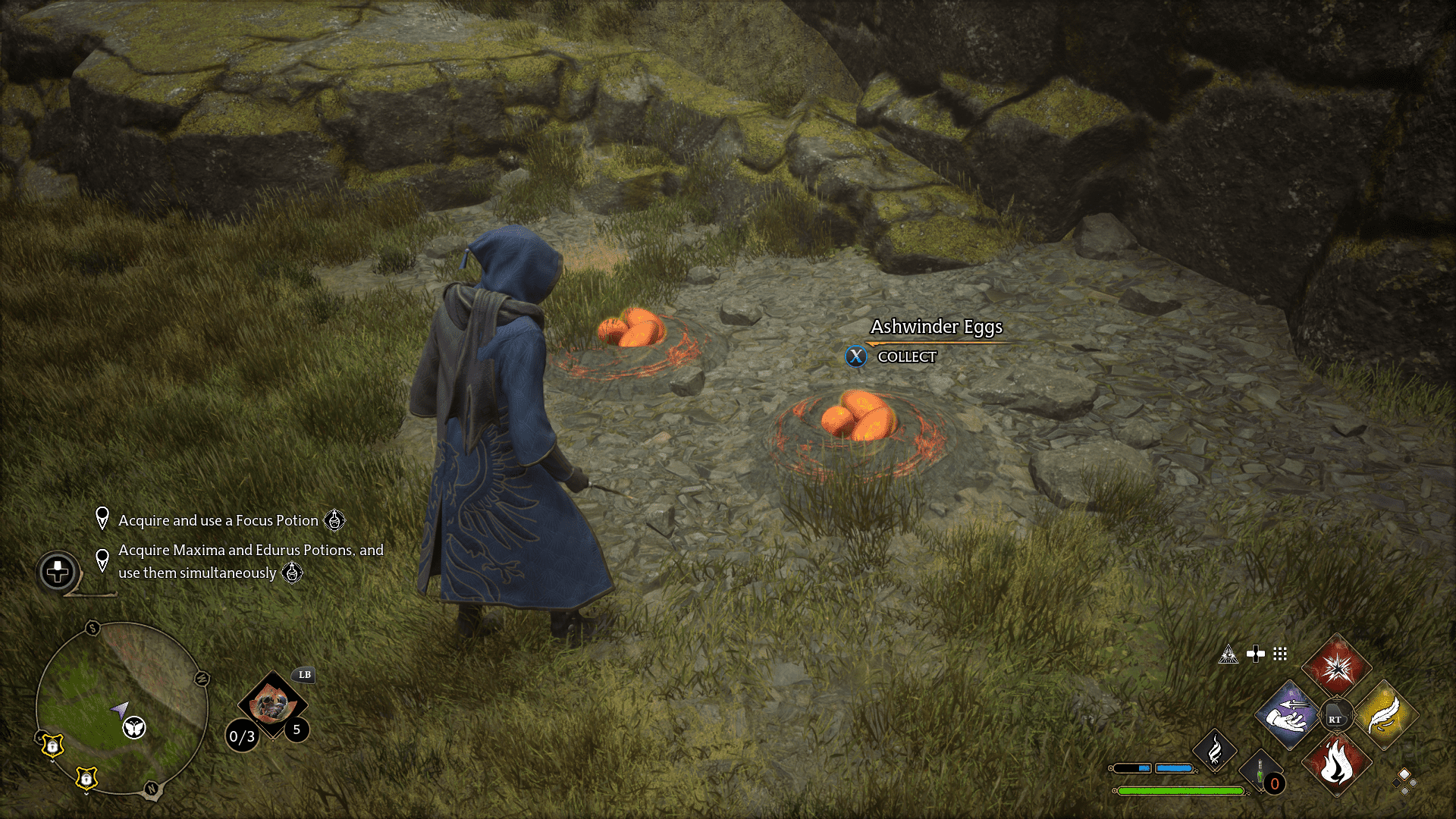Toggle the butterfly marker on the minimap
The image size is (1456, 819).
point(133,728)
